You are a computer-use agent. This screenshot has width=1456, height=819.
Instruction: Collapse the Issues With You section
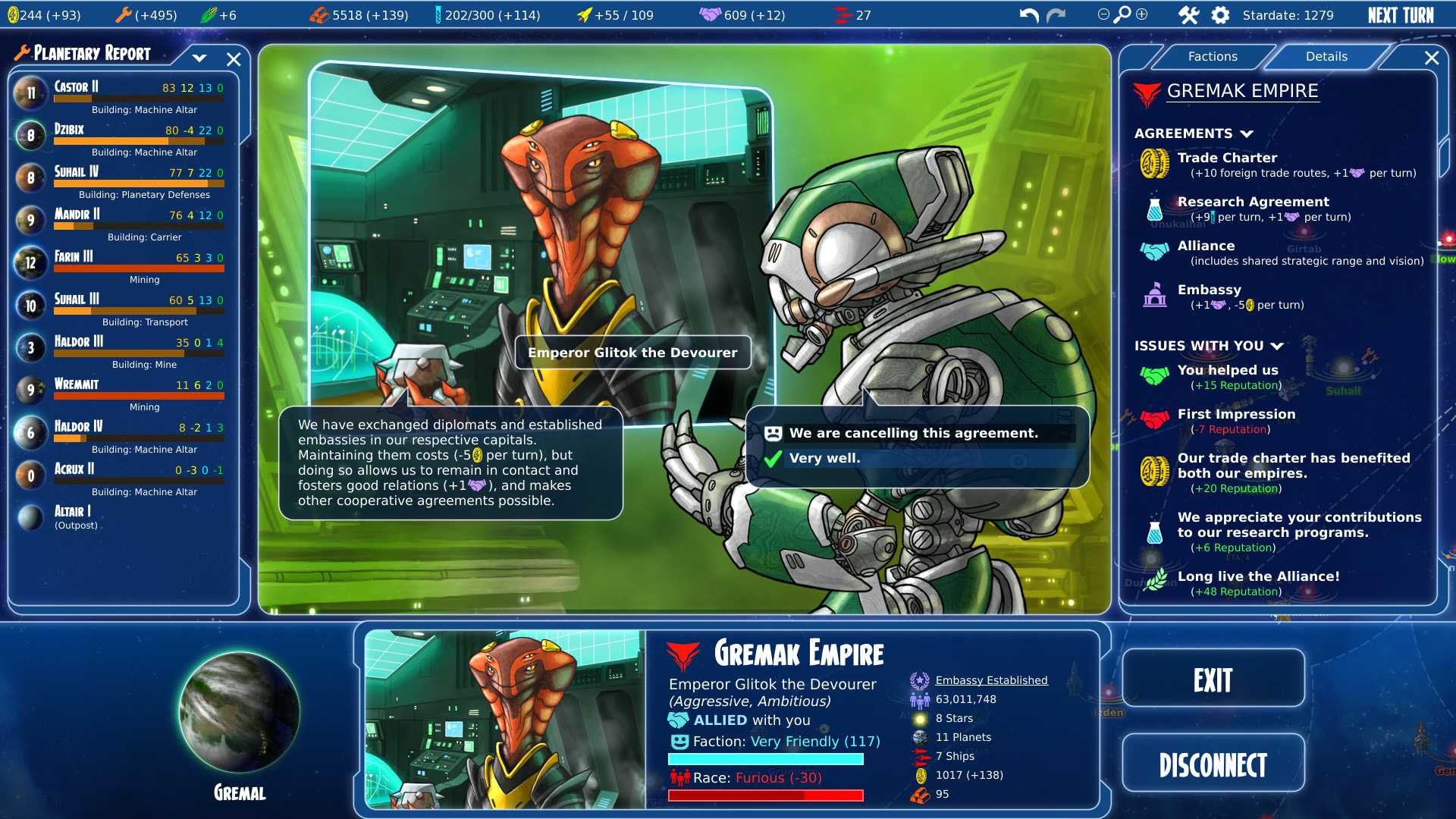pyautogui.click(x=1279, y=346)
